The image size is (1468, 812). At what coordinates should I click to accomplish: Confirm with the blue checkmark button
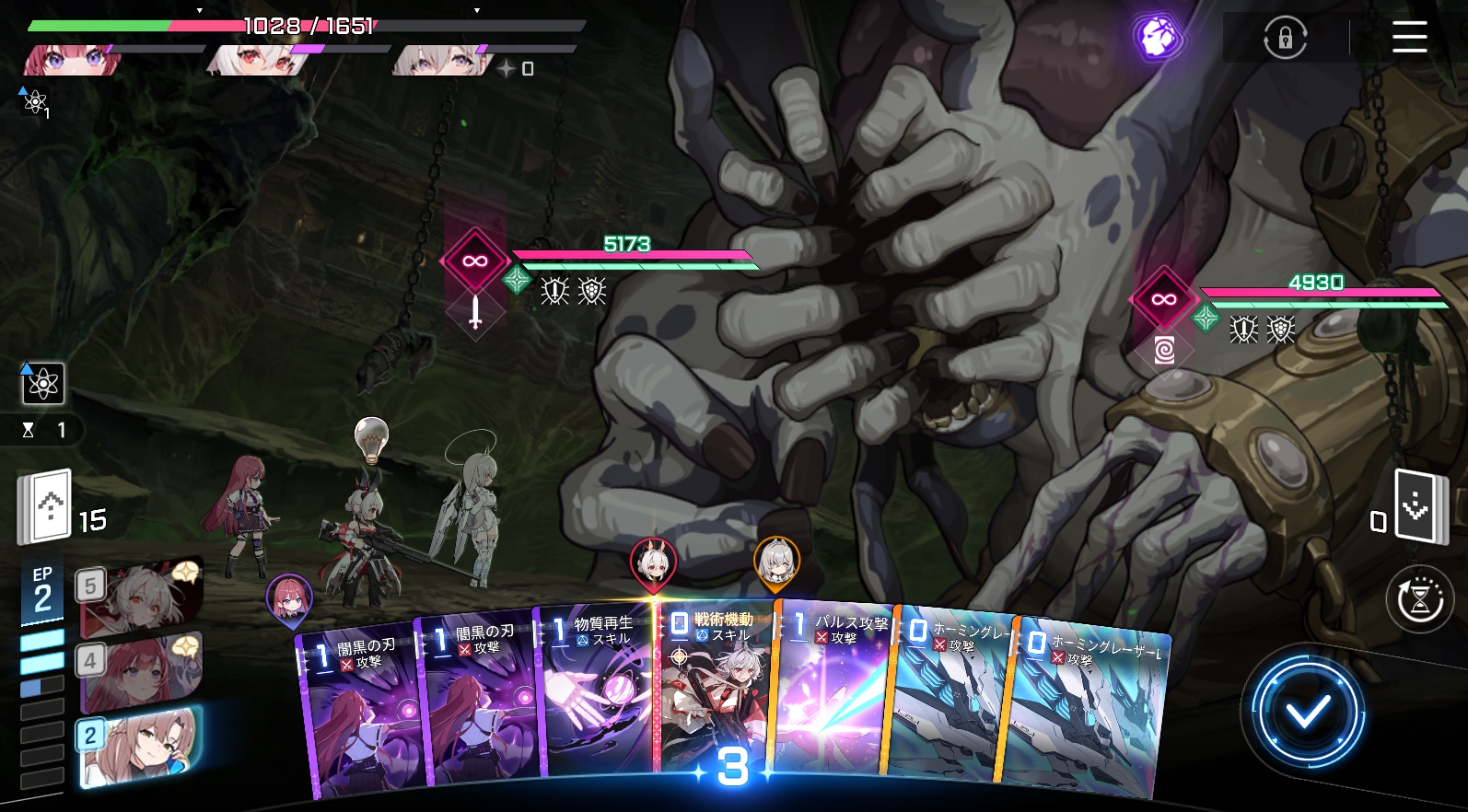click(x=1307, y=711)
